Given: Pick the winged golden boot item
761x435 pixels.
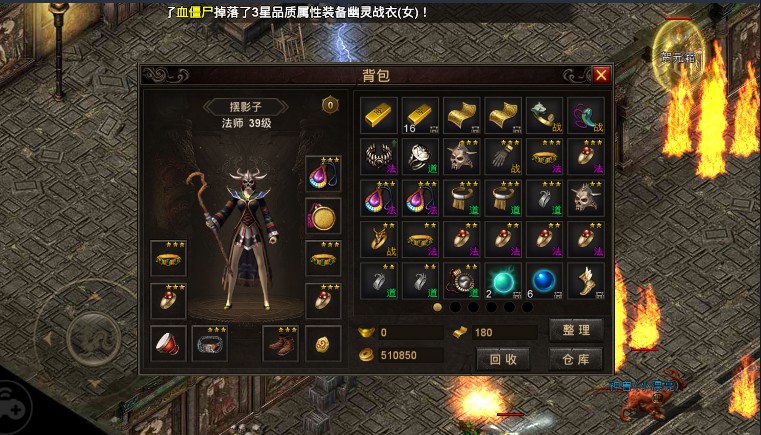Looking at the screenshot, I should pyautogui.click(x=585, y=281).
